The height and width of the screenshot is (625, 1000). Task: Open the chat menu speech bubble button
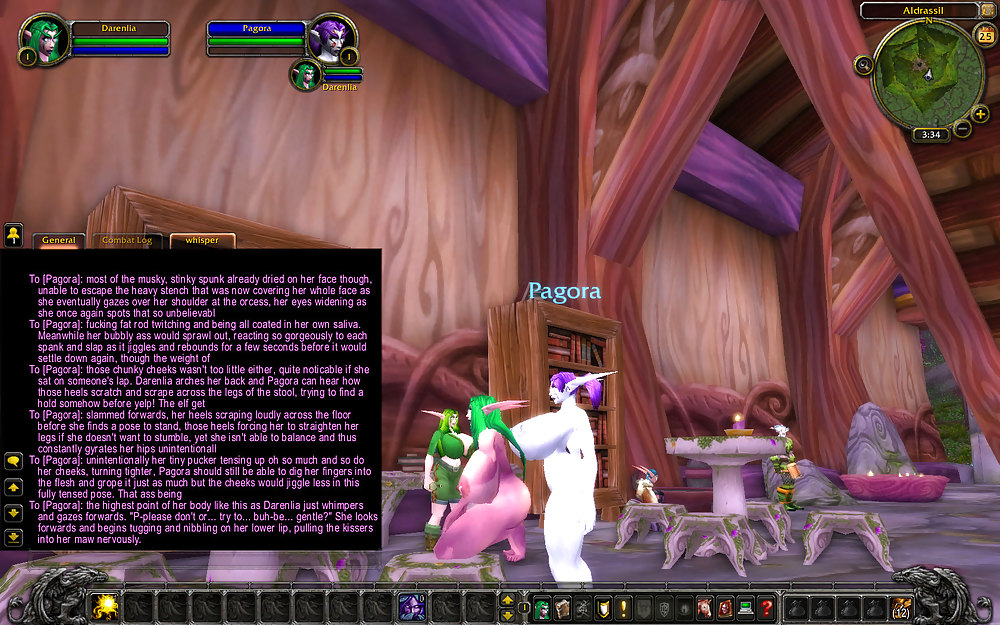(14, 461)
